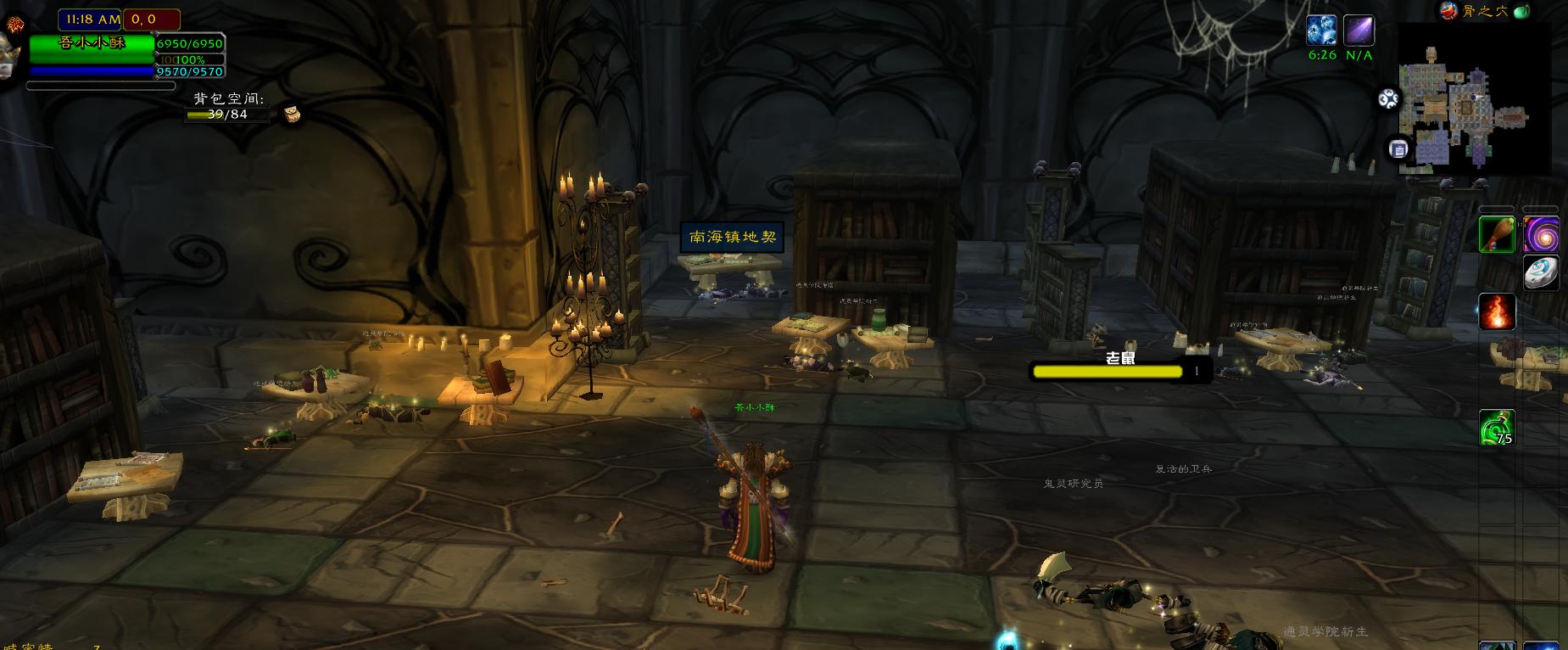The width and height of the screenshot is (1568, 650).
Task: Click the 11:18 AM clock panel
Action: click(90, 19)
